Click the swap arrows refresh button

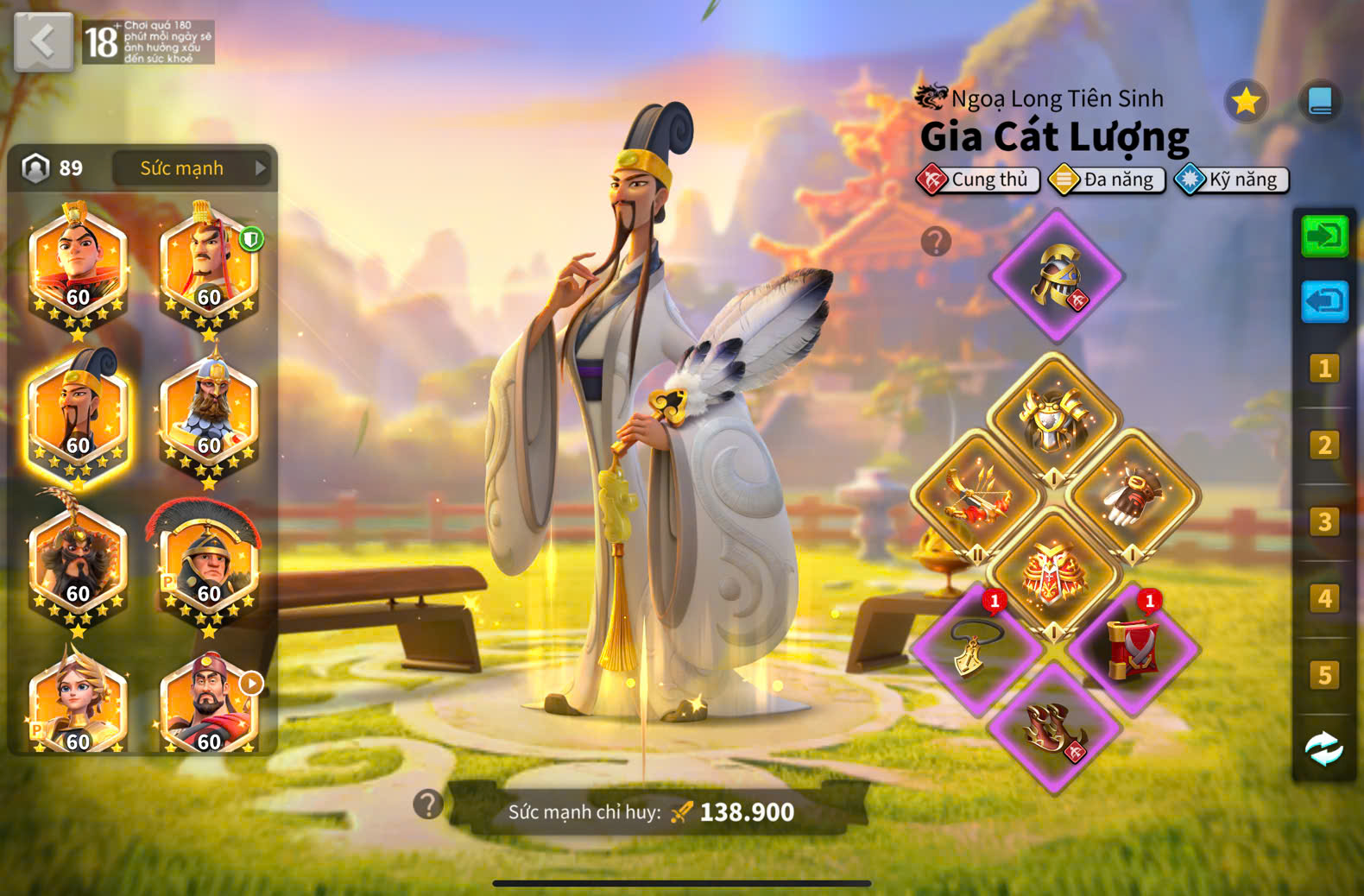1324,748
